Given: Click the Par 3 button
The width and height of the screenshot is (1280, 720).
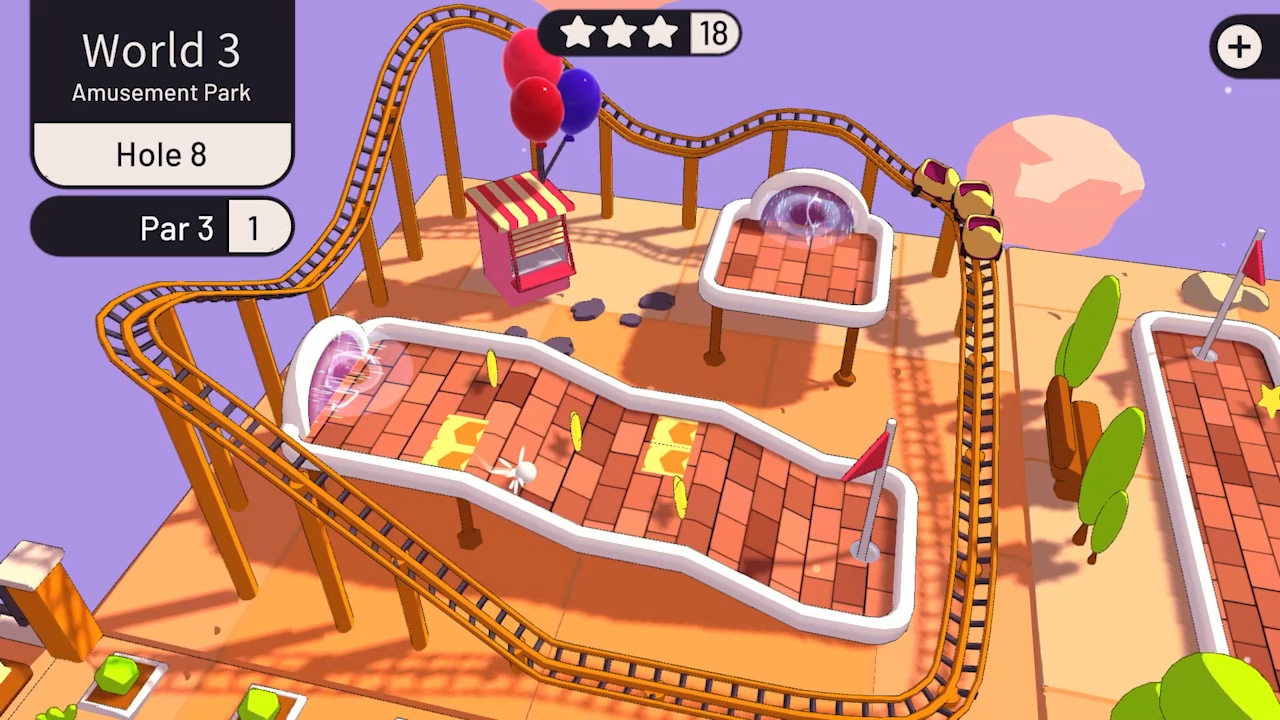Looking at the screenshot, I should [x=176, y=228].
